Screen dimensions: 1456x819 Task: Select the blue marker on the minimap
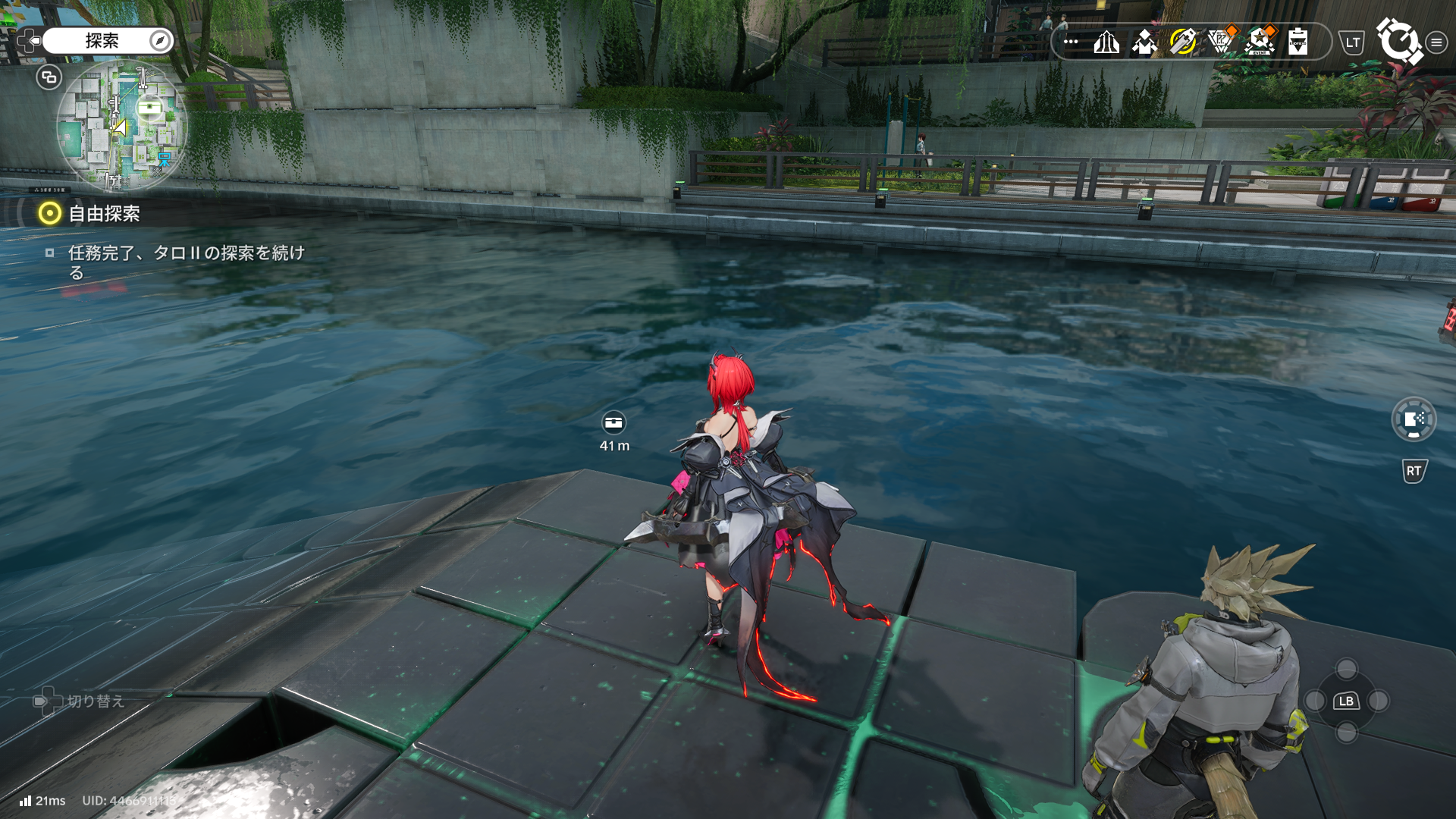pos(164,159)
